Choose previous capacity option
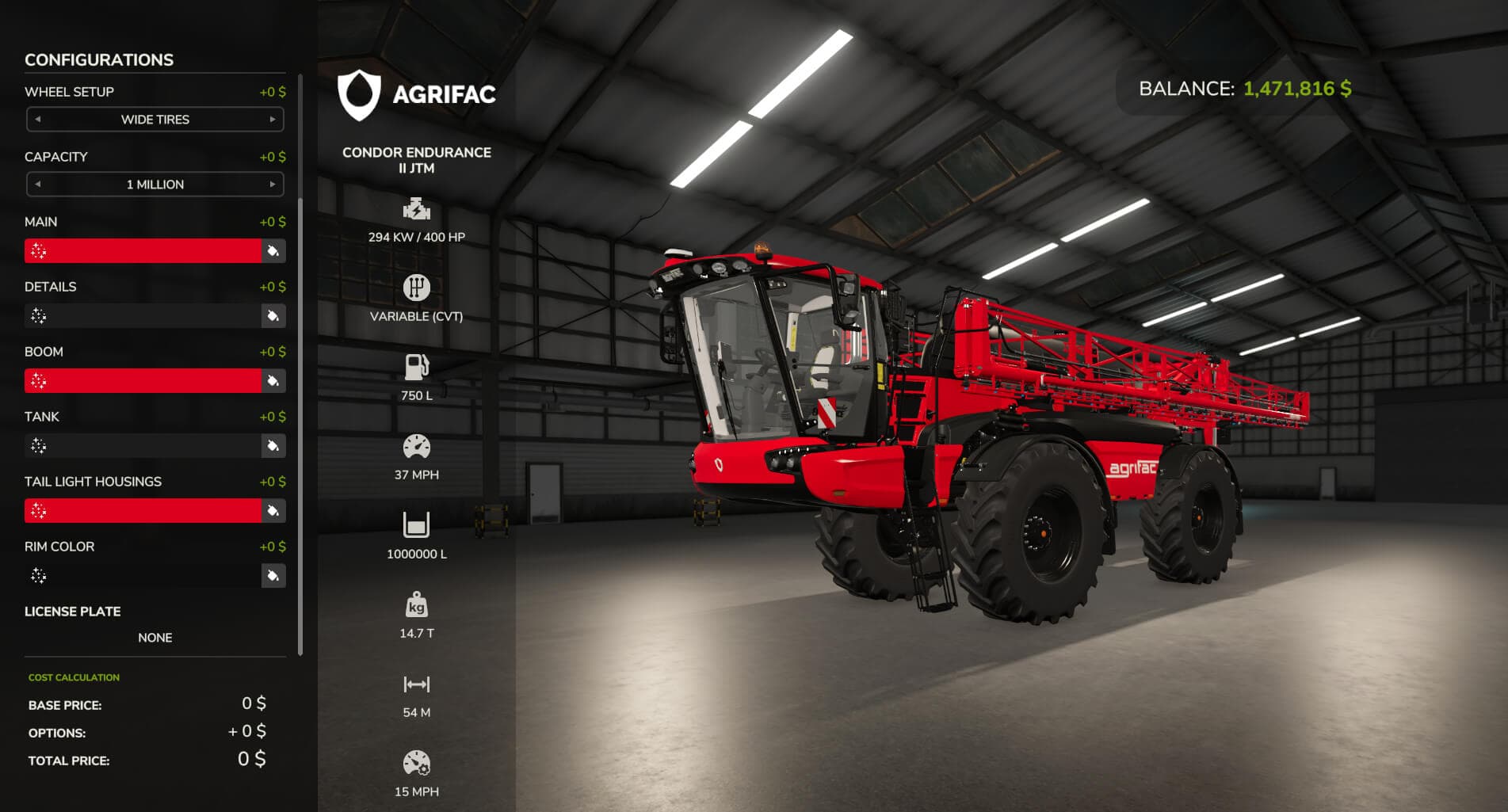Image resolution: width=1508 pixels, height=812 pixels. pyautogui.click(x=37, y=185)
